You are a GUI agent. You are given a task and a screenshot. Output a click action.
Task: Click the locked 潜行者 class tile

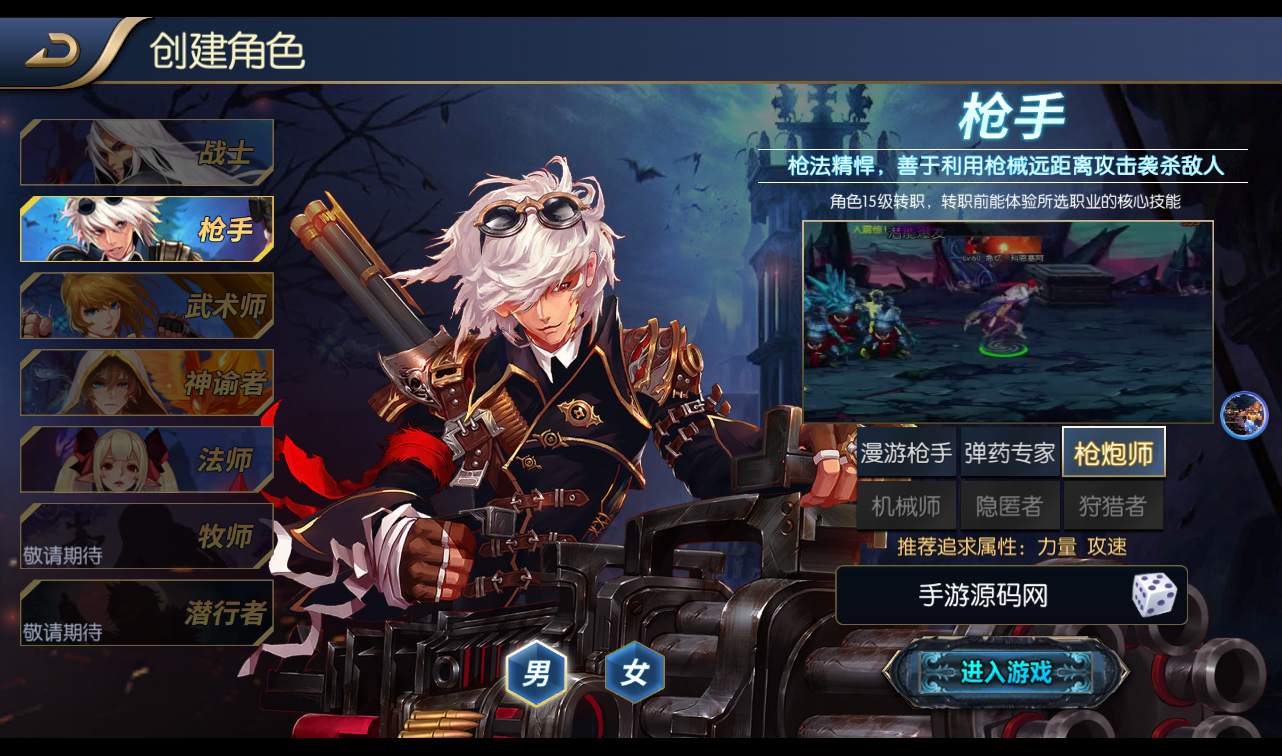pos(147,612)
